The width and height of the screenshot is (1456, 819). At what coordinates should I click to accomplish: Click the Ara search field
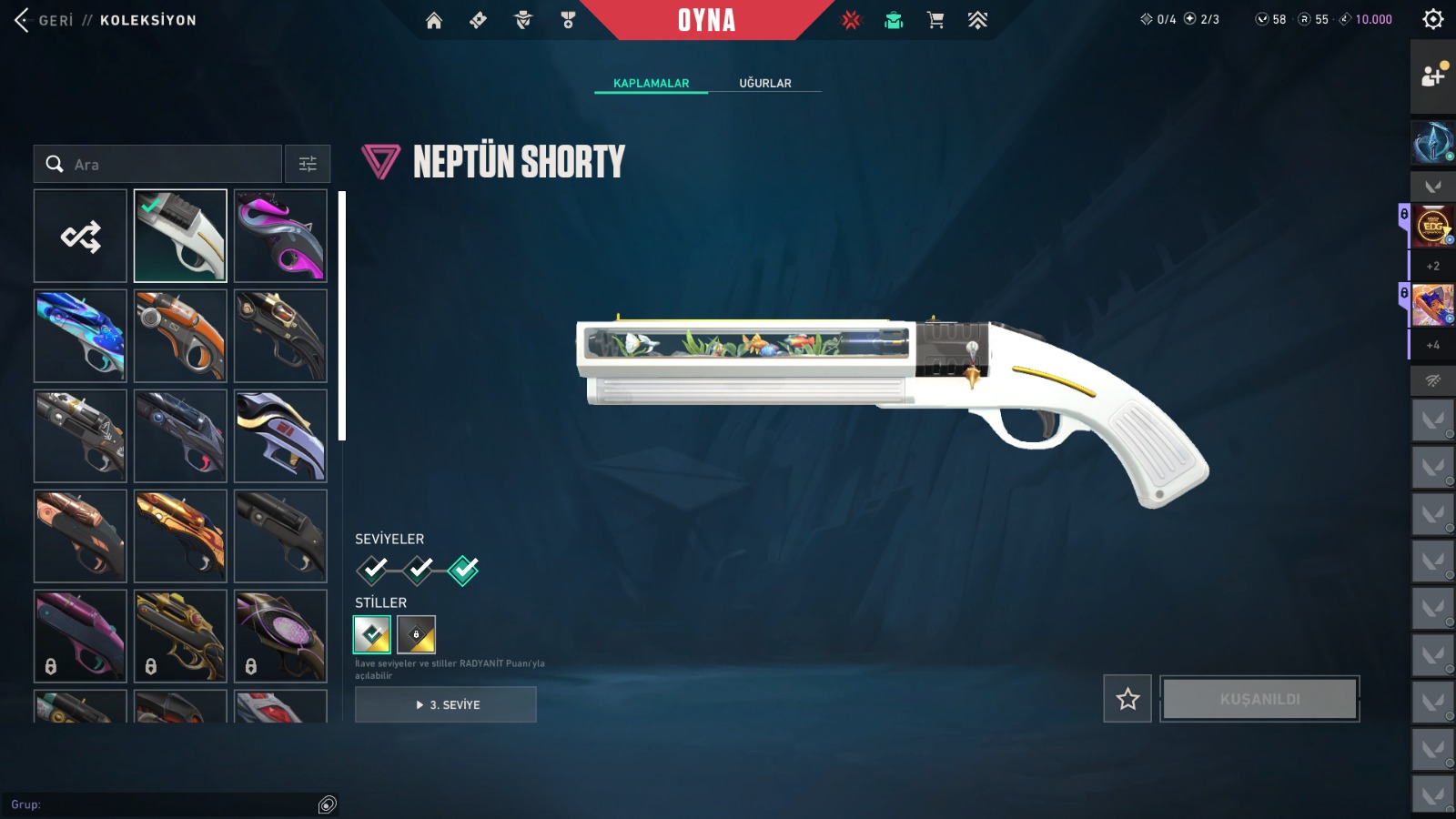tap(164, 165)
